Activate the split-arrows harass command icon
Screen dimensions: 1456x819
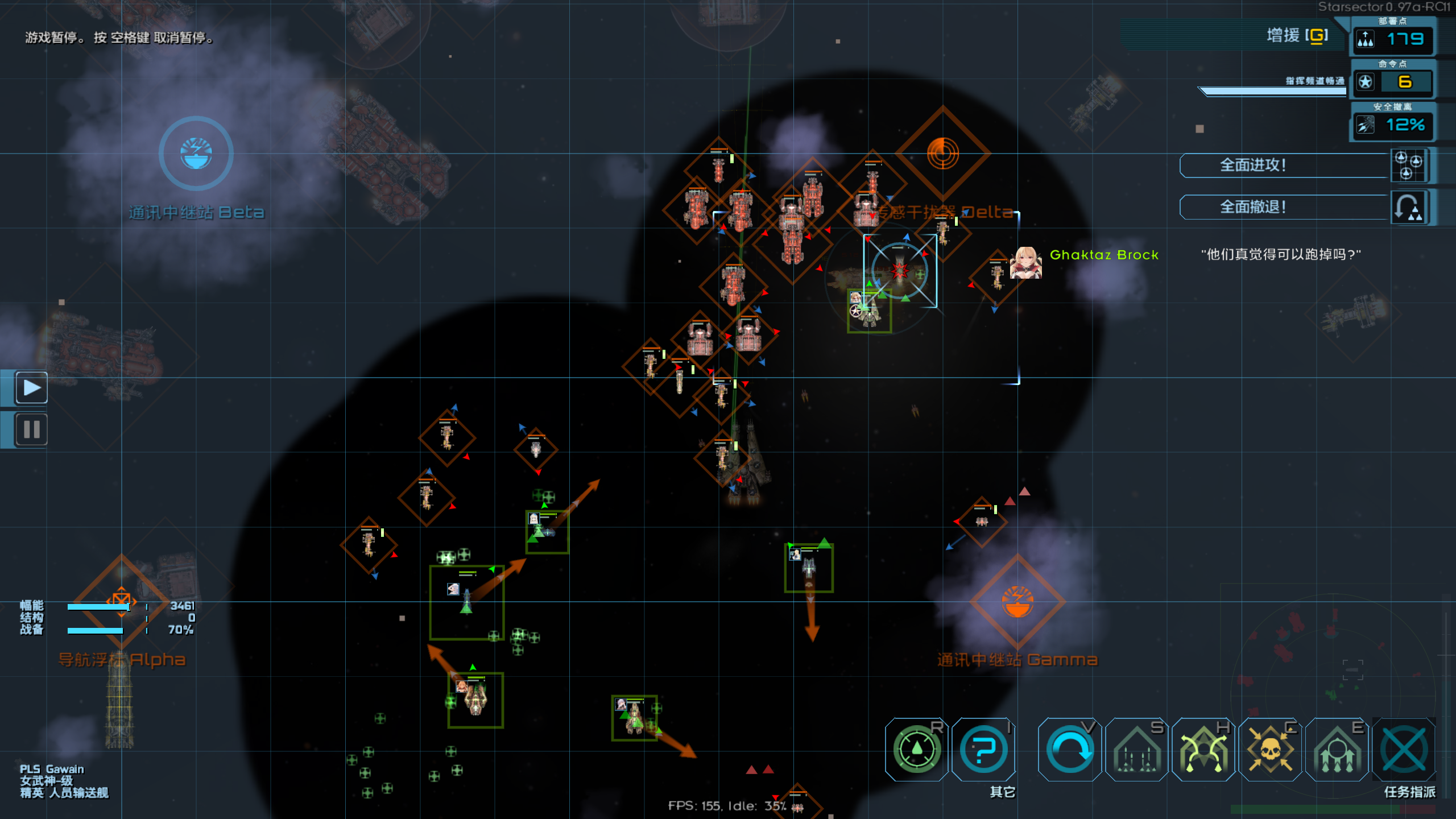[x=1203, y=750]
